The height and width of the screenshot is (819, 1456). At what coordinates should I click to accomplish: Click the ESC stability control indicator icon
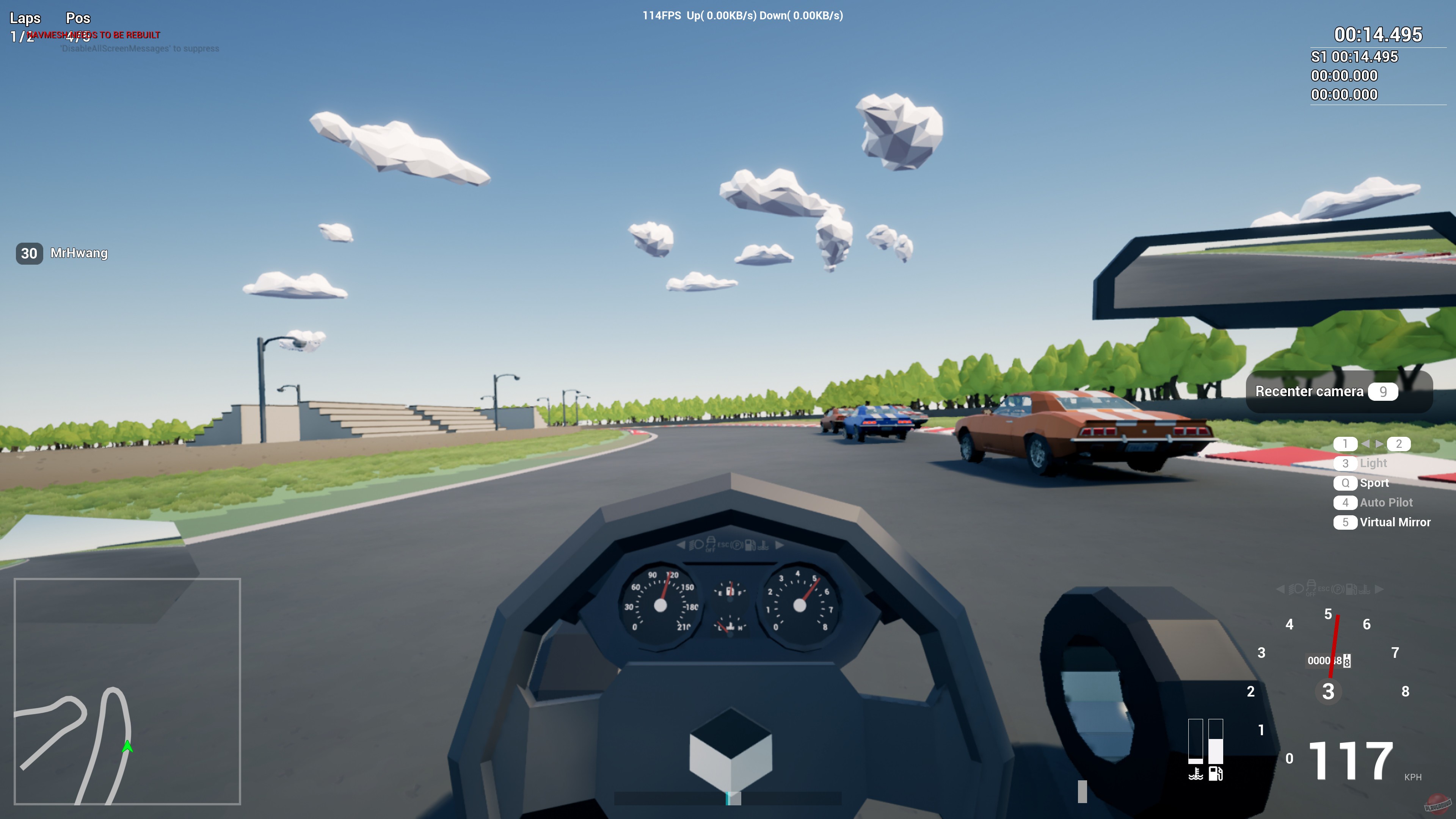point(723,546)
